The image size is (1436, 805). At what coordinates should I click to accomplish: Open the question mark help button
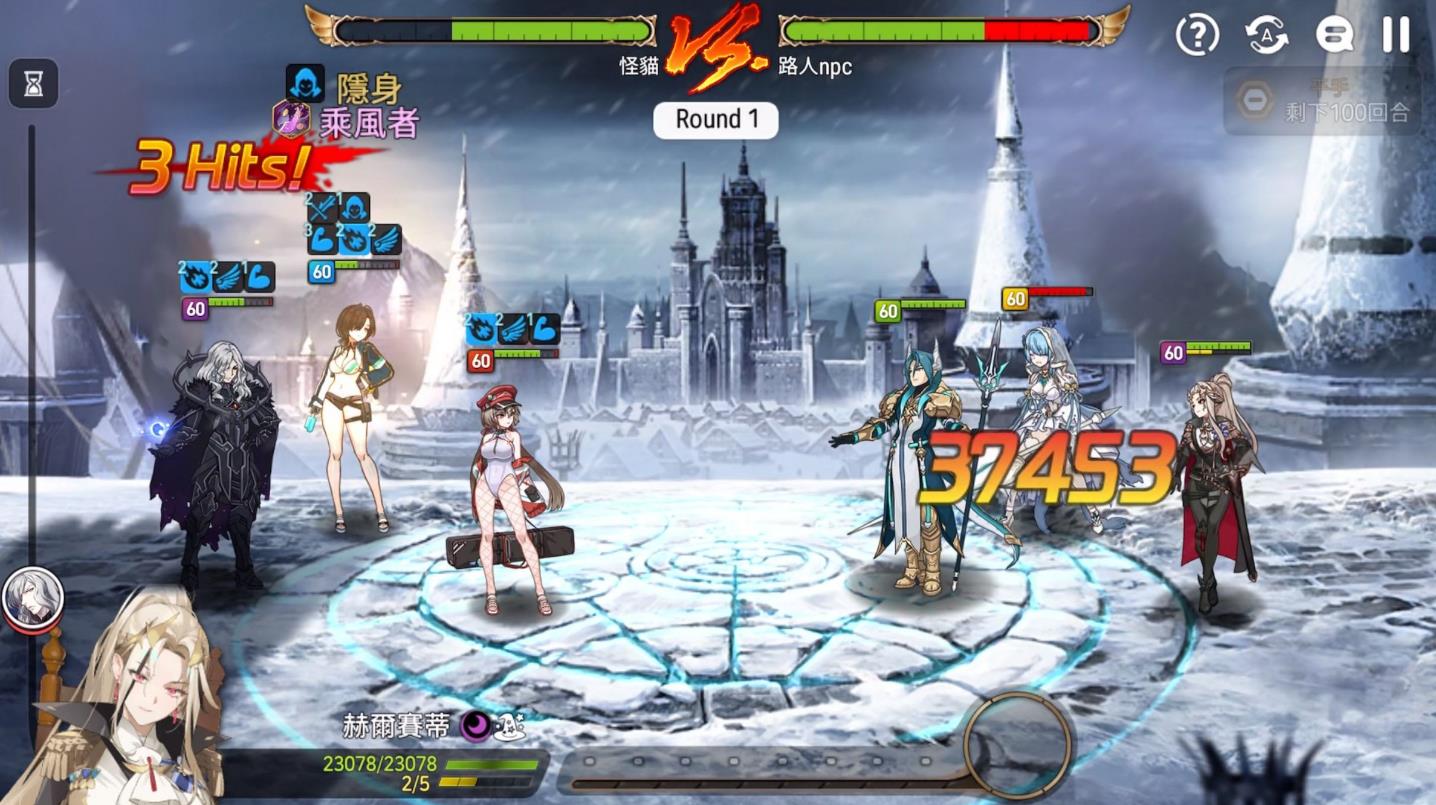(x=1197, y=36)
